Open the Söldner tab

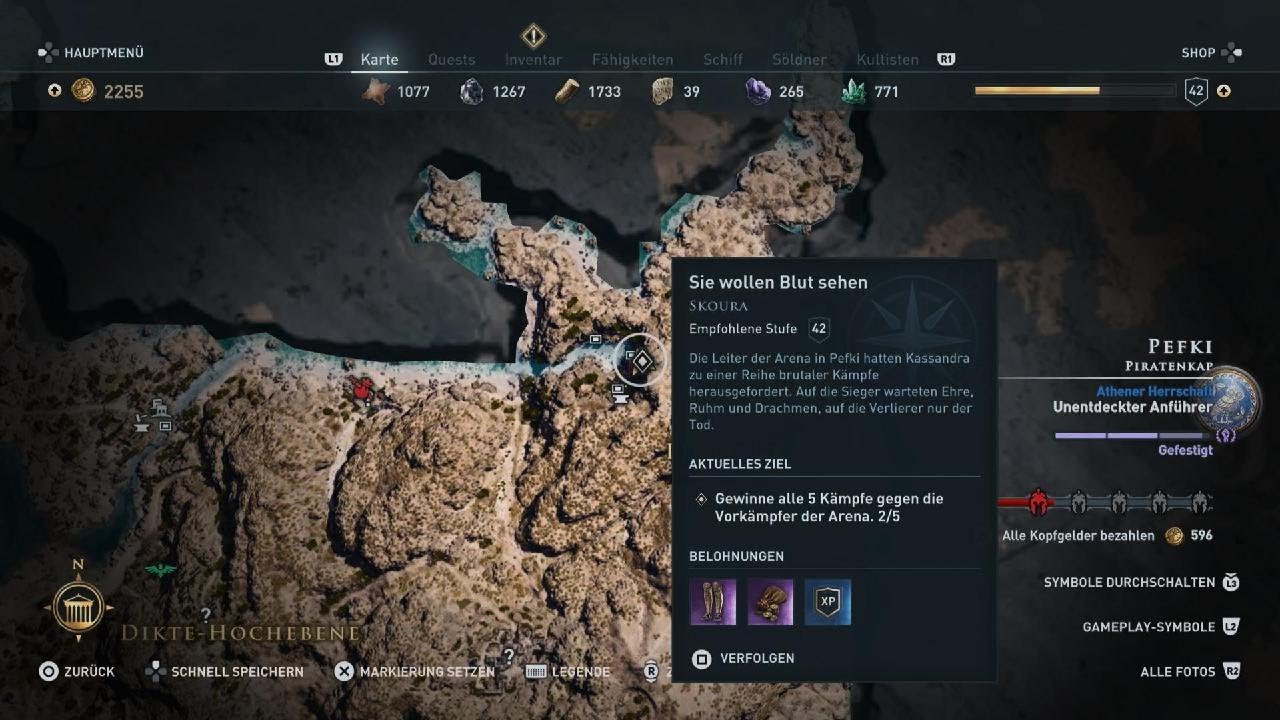click(799, 60)
